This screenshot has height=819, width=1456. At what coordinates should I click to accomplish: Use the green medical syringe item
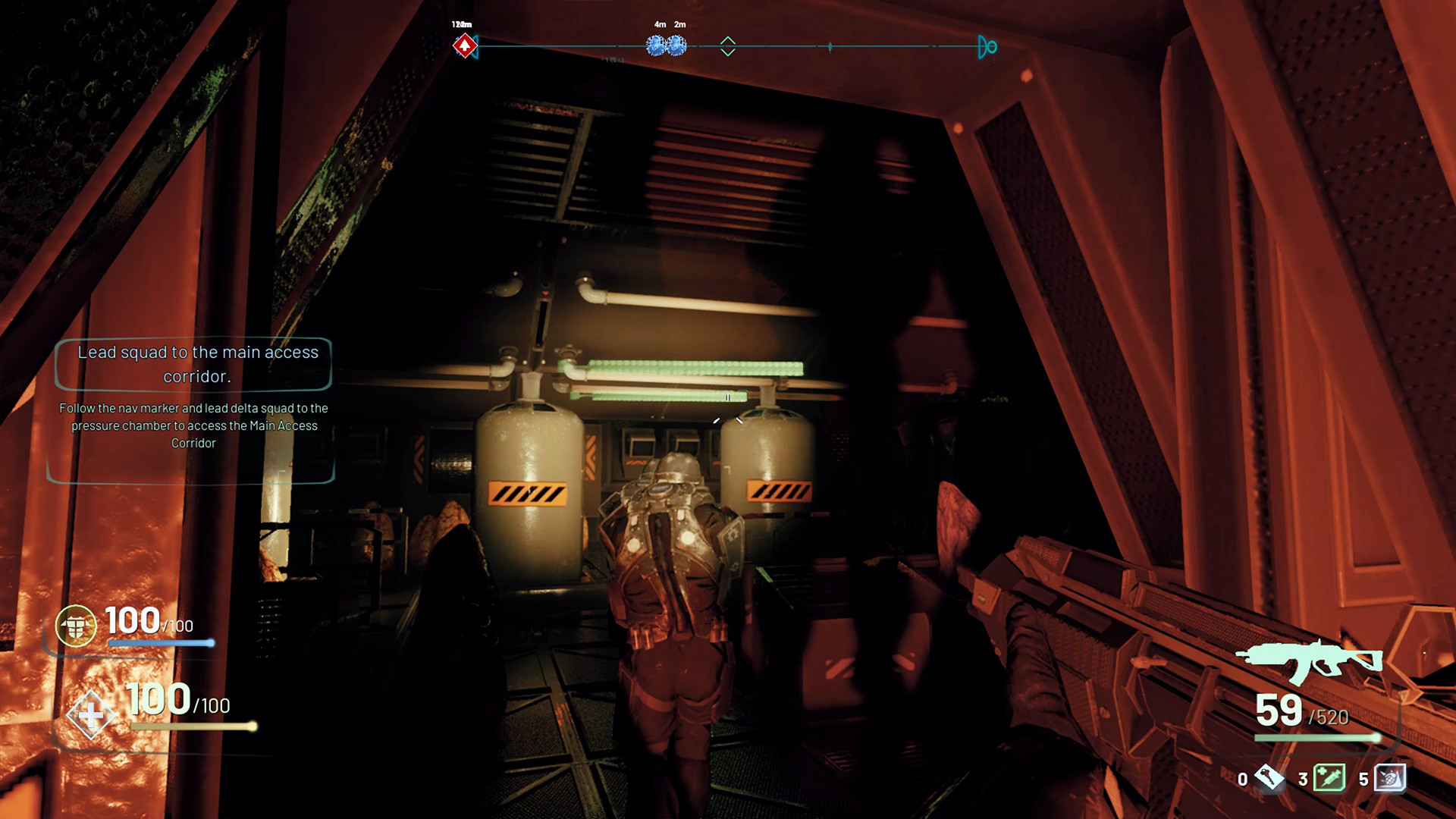1329,778
